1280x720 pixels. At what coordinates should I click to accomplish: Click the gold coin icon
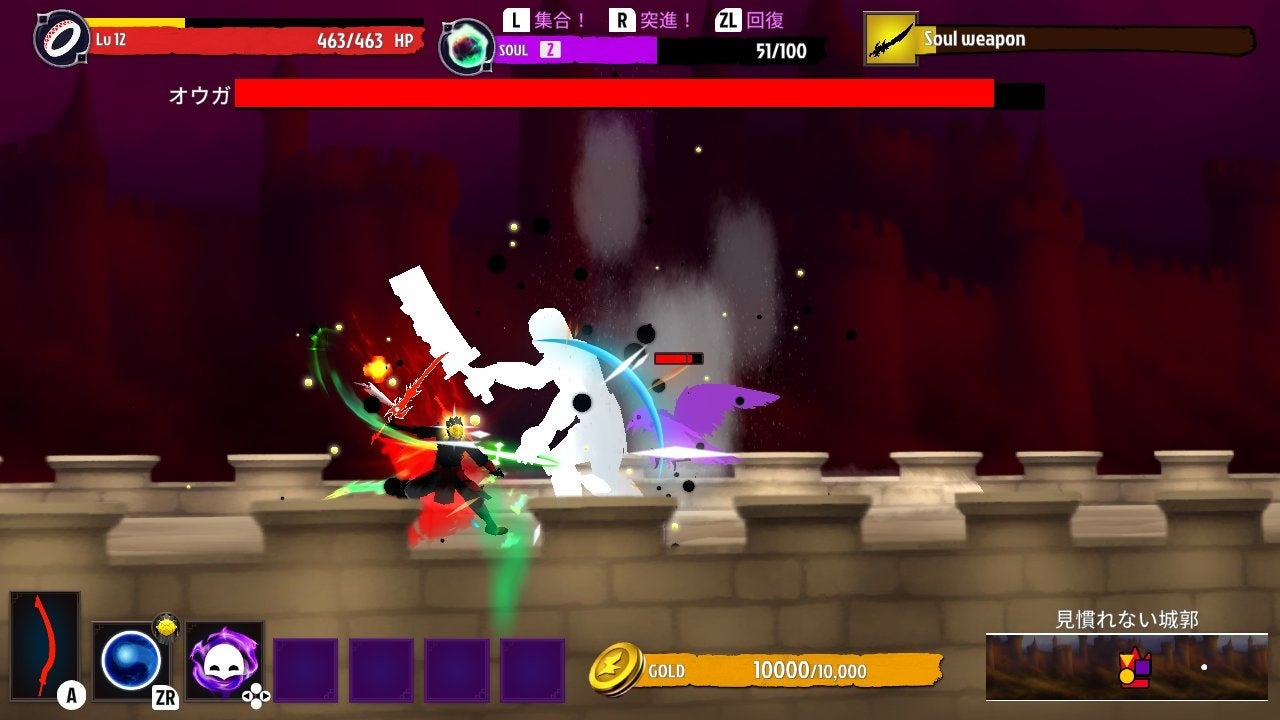point(615,669)
